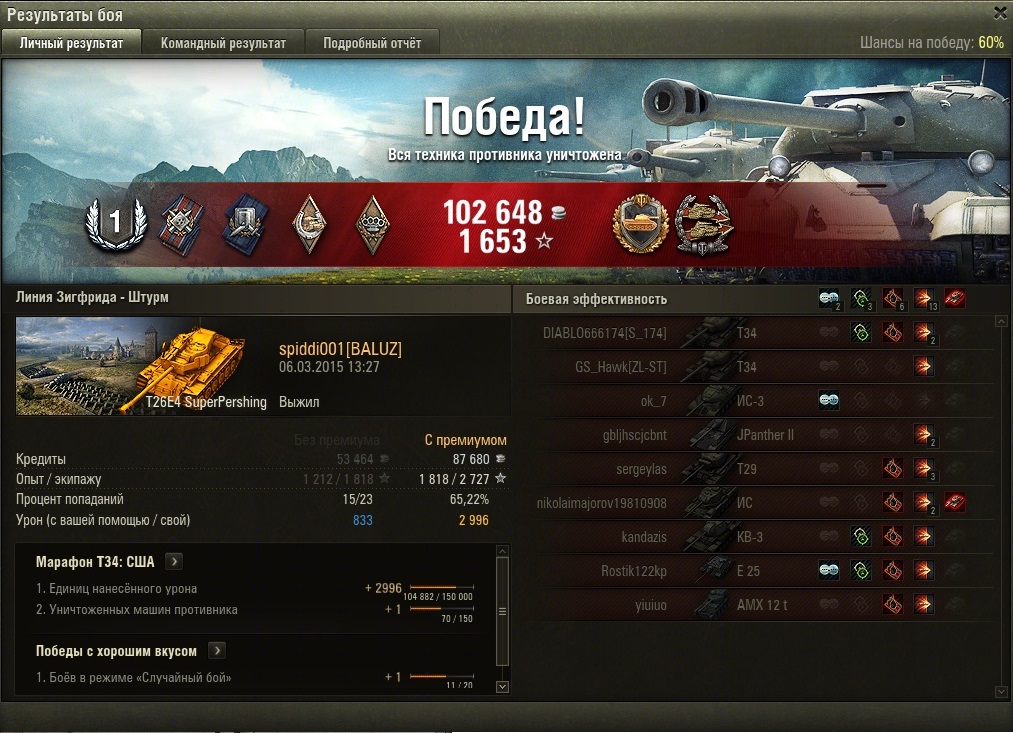Select the Личный результат tab
Viewport: 1013px width, 733px height.
(x=71, y=43)
